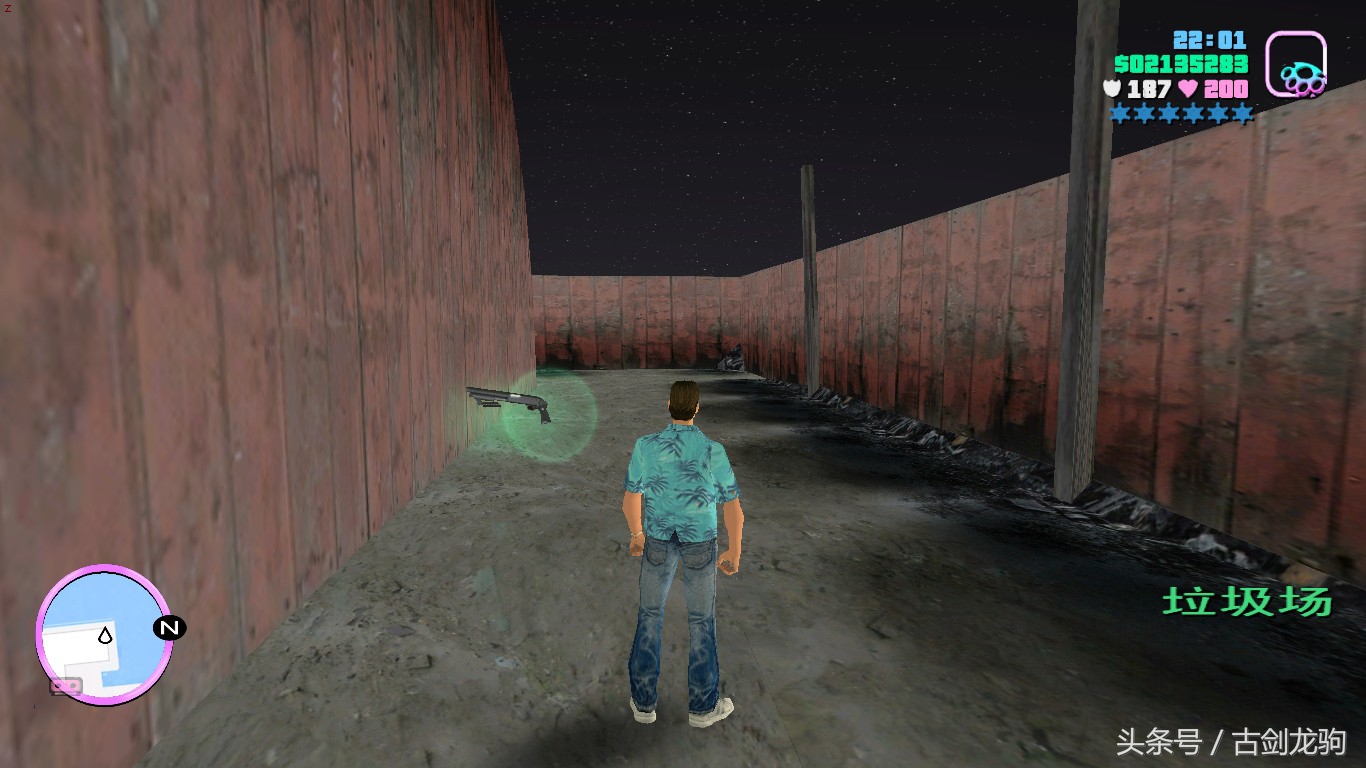Click the north N compass marker

[x=169, y=628]
